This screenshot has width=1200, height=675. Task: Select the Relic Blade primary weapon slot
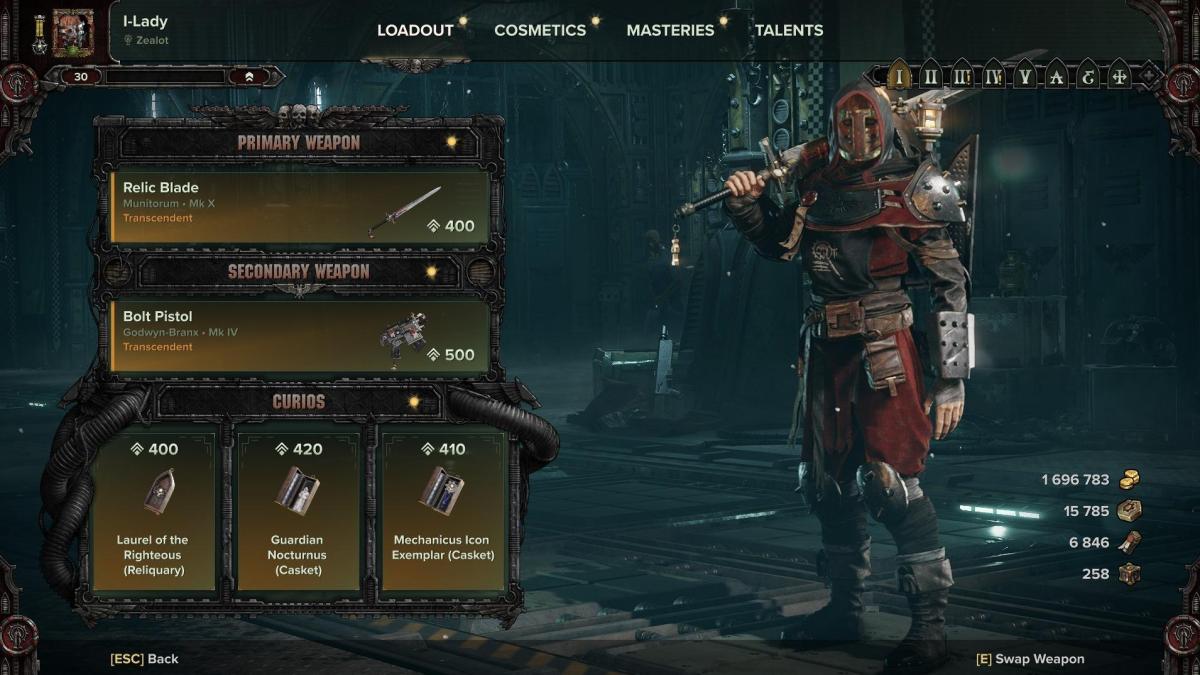click(300, 207)
